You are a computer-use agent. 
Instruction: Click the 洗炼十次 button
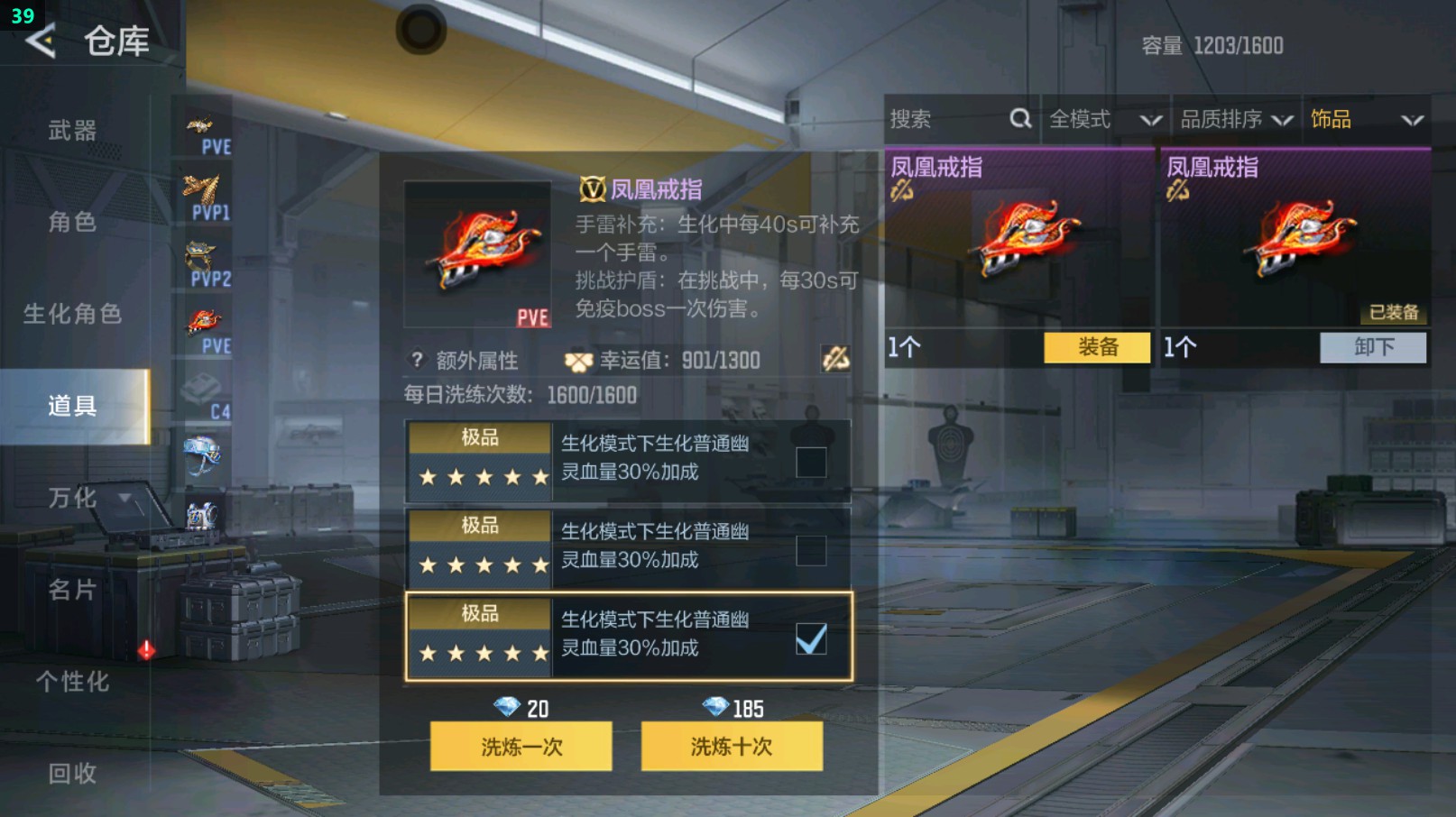pyautogui.click(x=731, y=747)
